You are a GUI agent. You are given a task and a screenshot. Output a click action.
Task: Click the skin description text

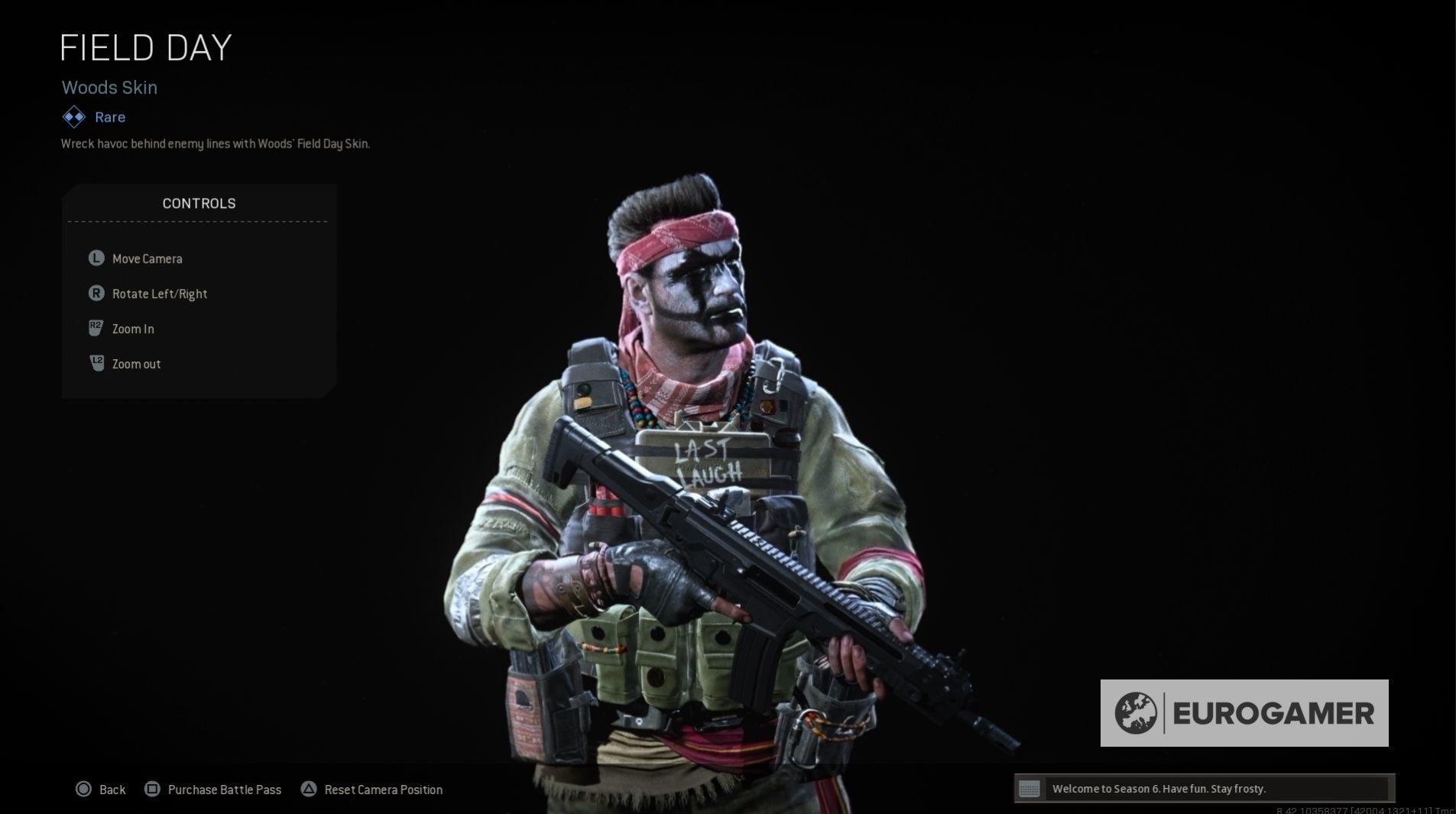[215, 144]
